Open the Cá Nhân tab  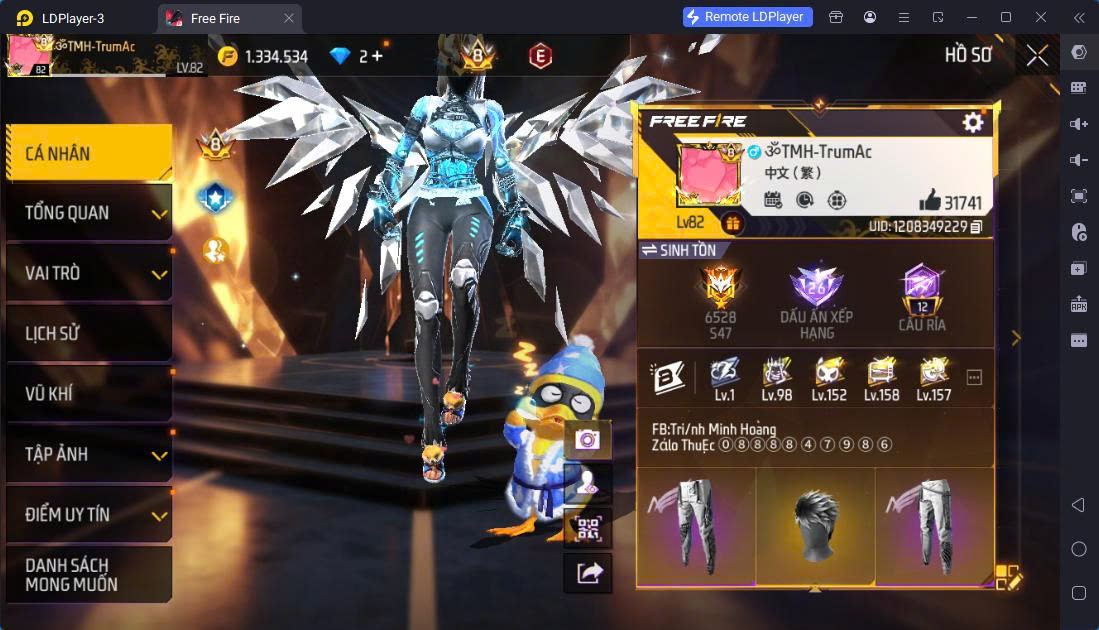[x=88, y=154]
